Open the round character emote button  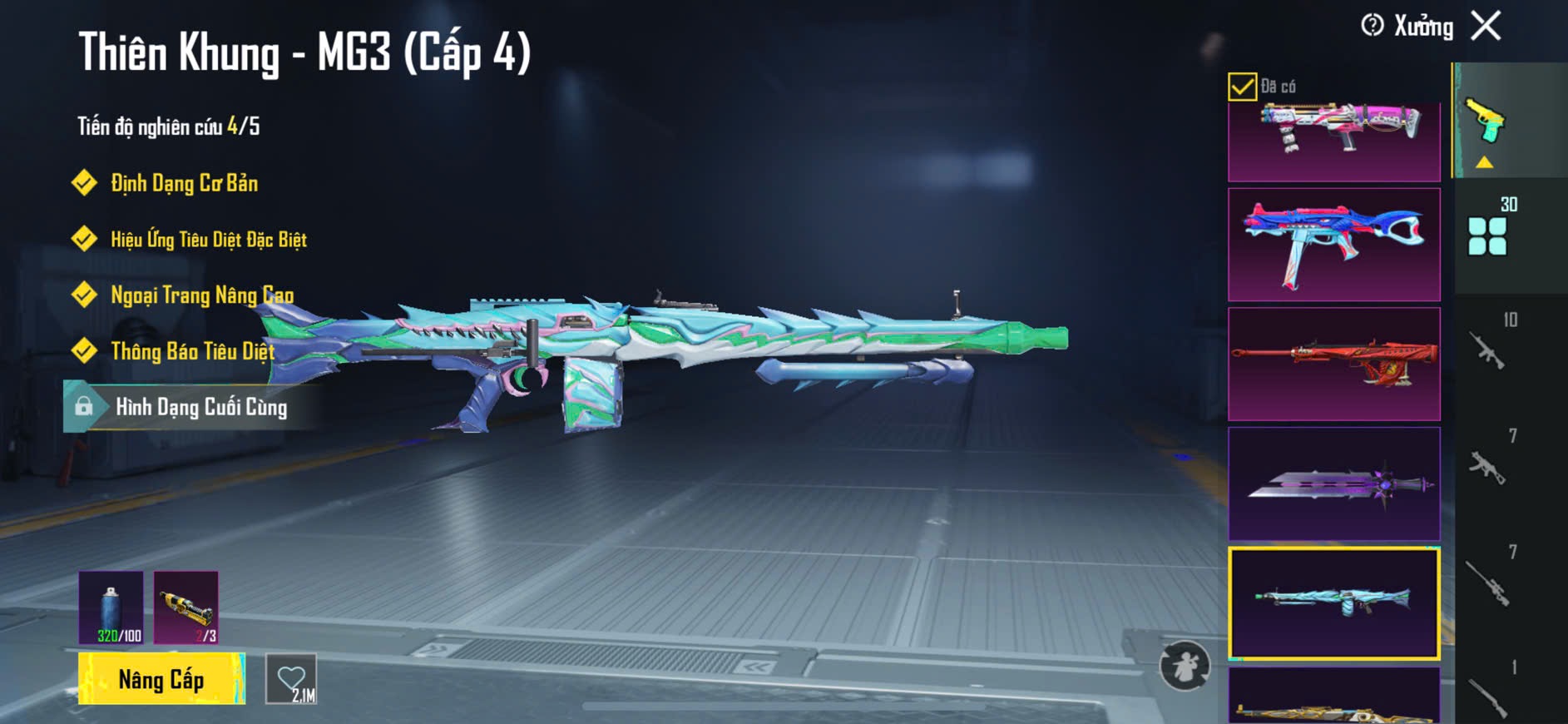(x=1185, y=666)
